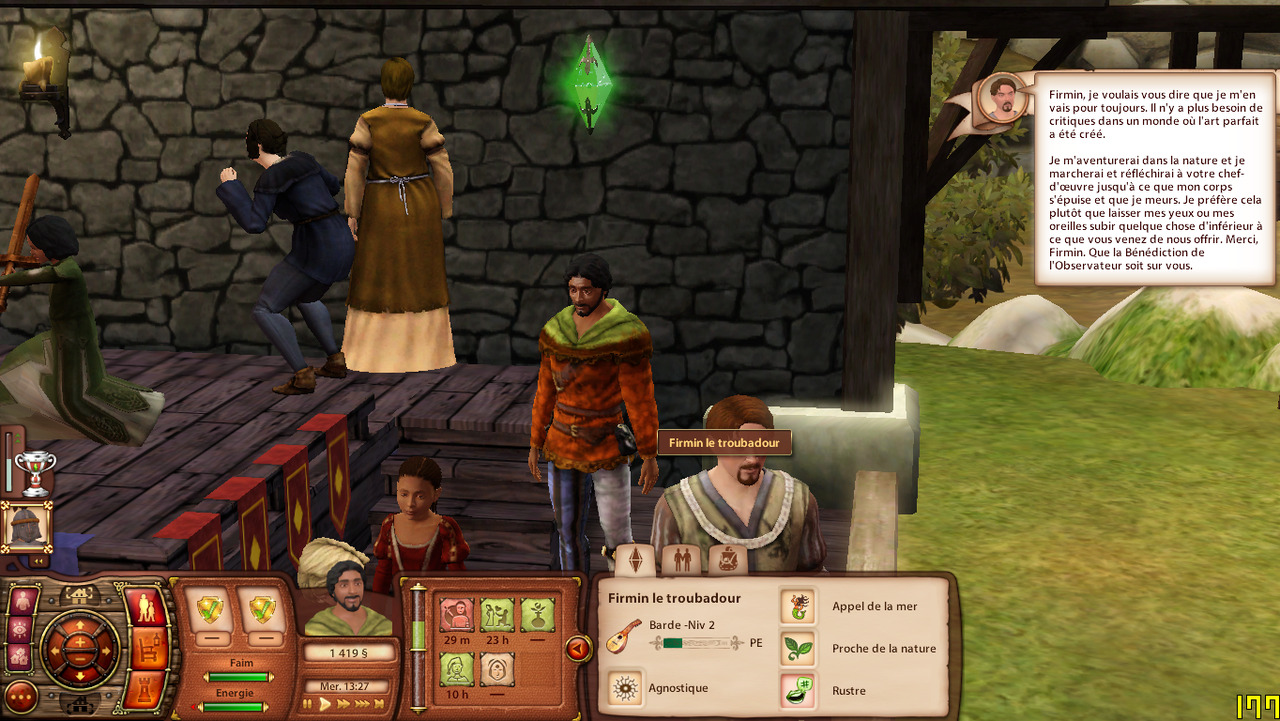Inspect the Agnostique belief icon
The image size is (1280, 721).
(x=626, y=688)
